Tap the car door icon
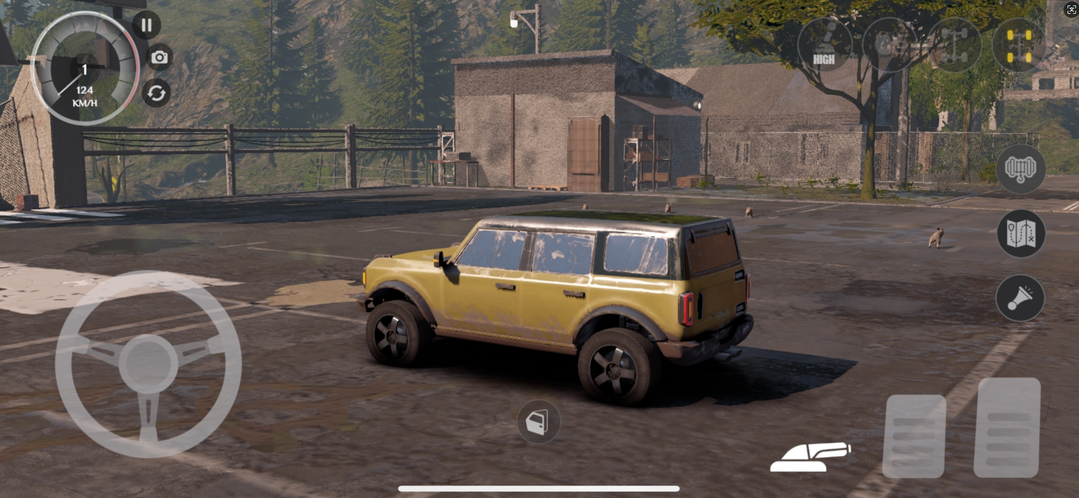The image size is (1079, 498). [538, 422]
